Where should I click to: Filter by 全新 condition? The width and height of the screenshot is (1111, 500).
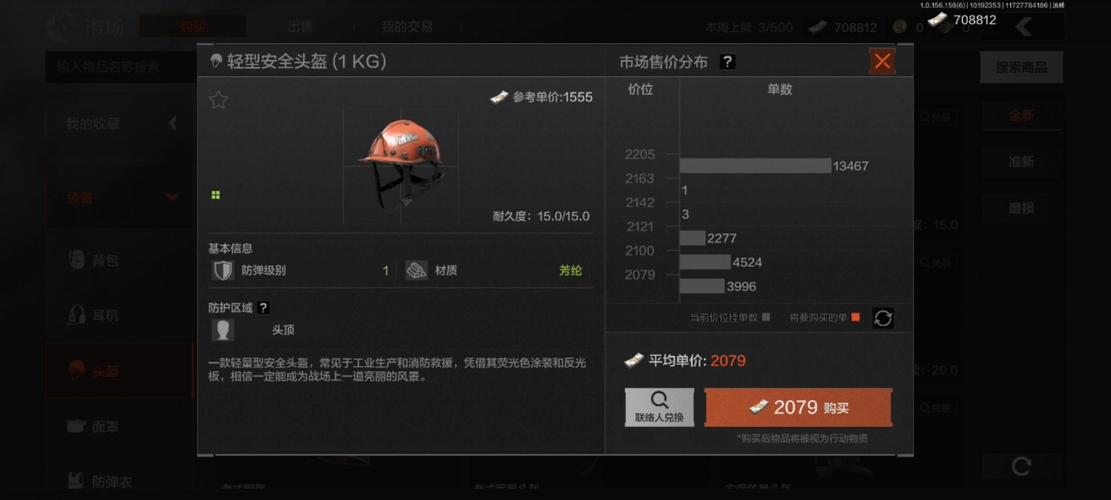tap(1020, 115)
